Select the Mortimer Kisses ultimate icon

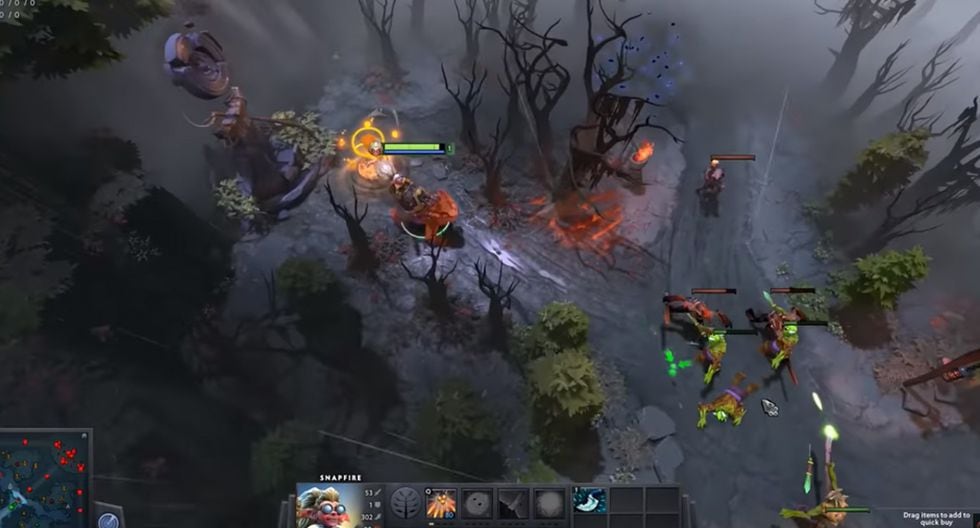coord(547,503)
